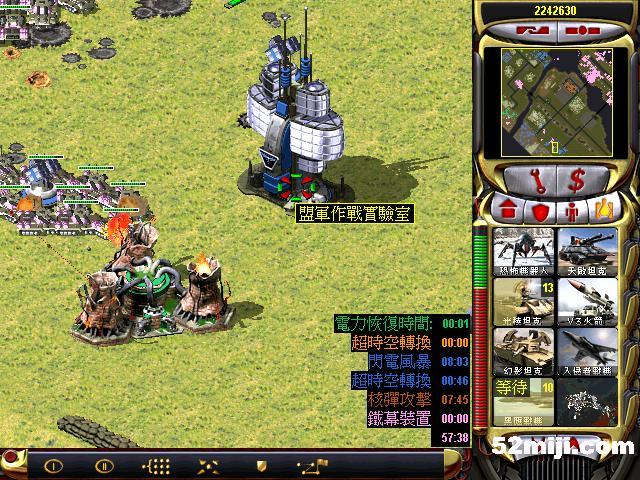Activate the sell dollar-sign button
The image size is (640, 480).
(x=577, y=181)
